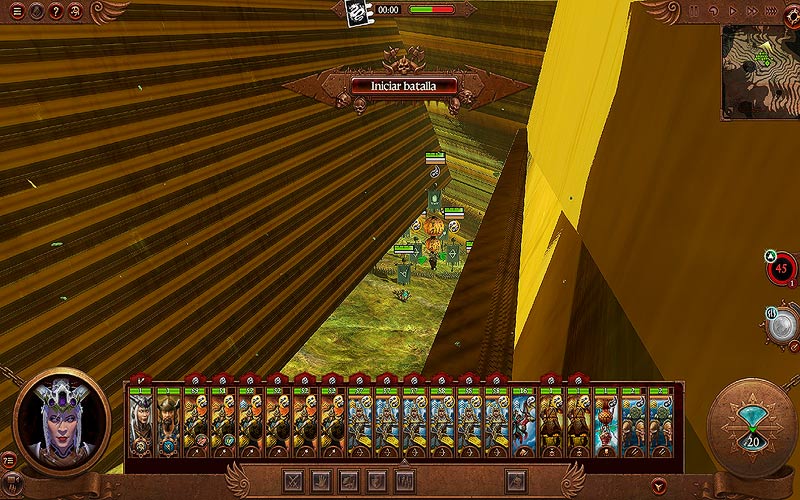Viewport: 800px width, 500px height.
Task: Set normal play speed
Action: tap(734, 10)
